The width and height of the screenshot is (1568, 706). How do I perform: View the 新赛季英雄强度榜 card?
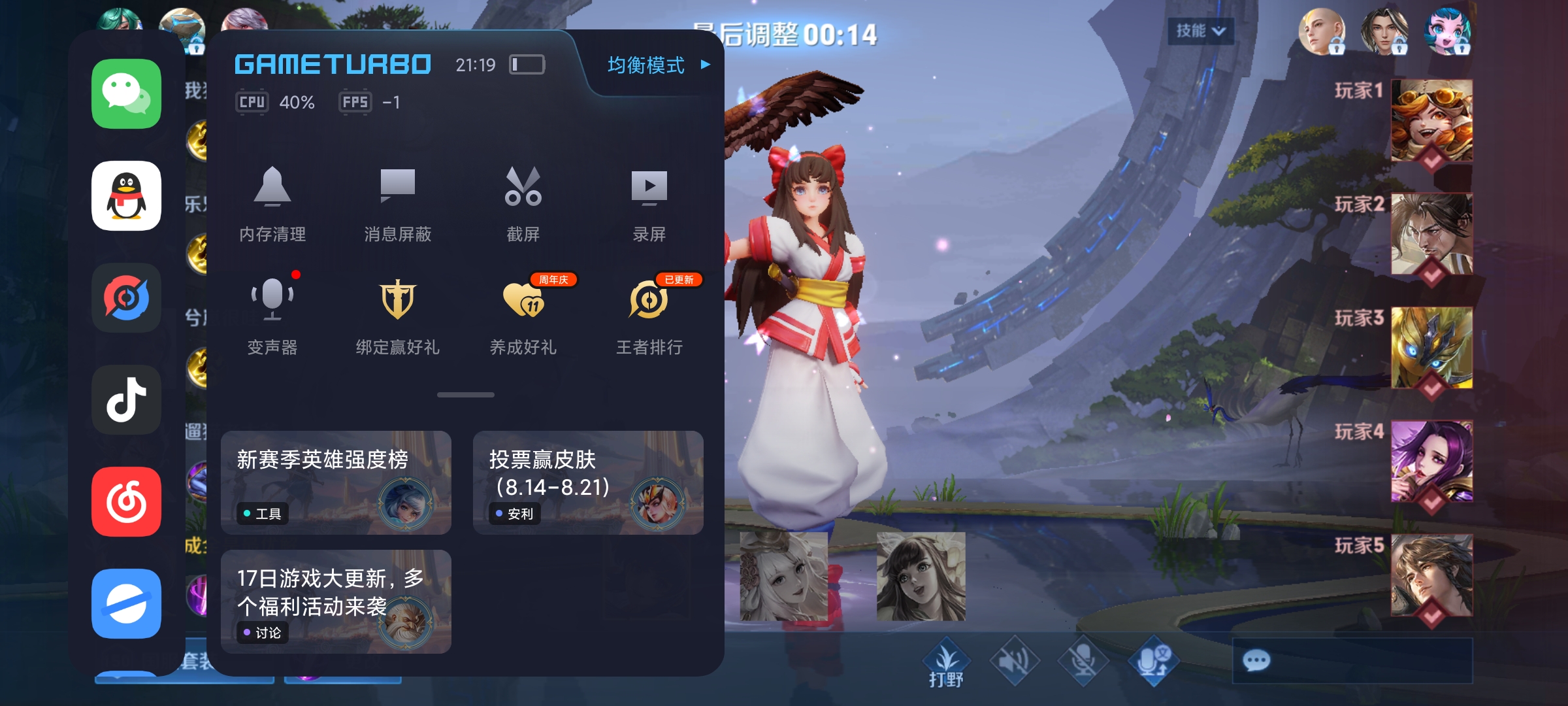336,482
